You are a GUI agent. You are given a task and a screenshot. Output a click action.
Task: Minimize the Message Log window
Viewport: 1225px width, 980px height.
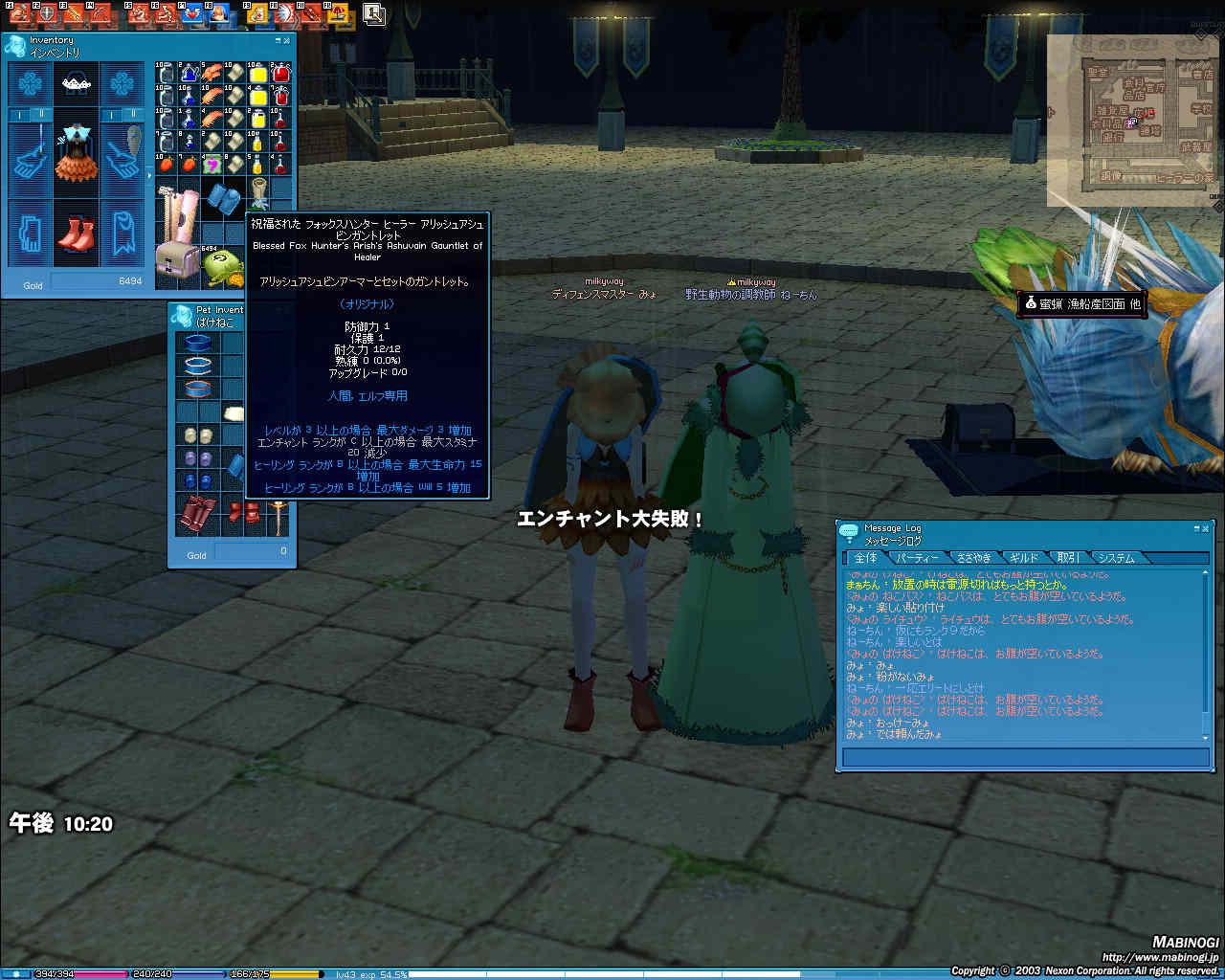(x=1196, y=528)
